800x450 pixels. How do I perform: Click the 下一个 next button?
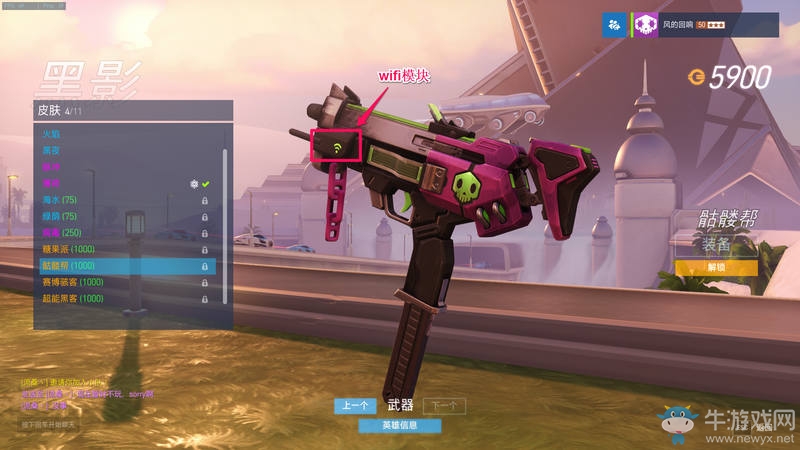444,405
